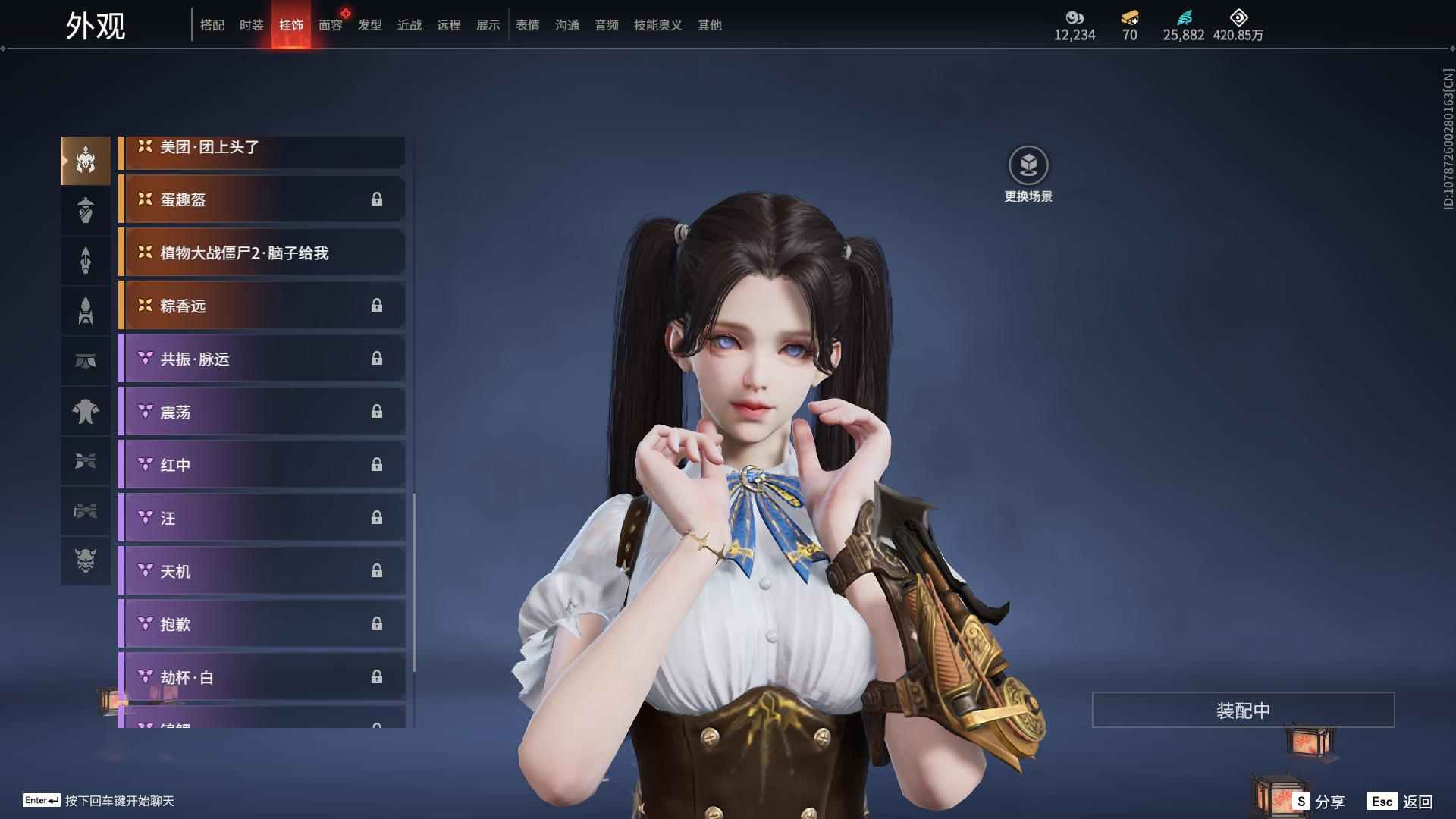Open the 近战 weapon tab
This screenshot has width=1456, height=819.
point(409,25)
